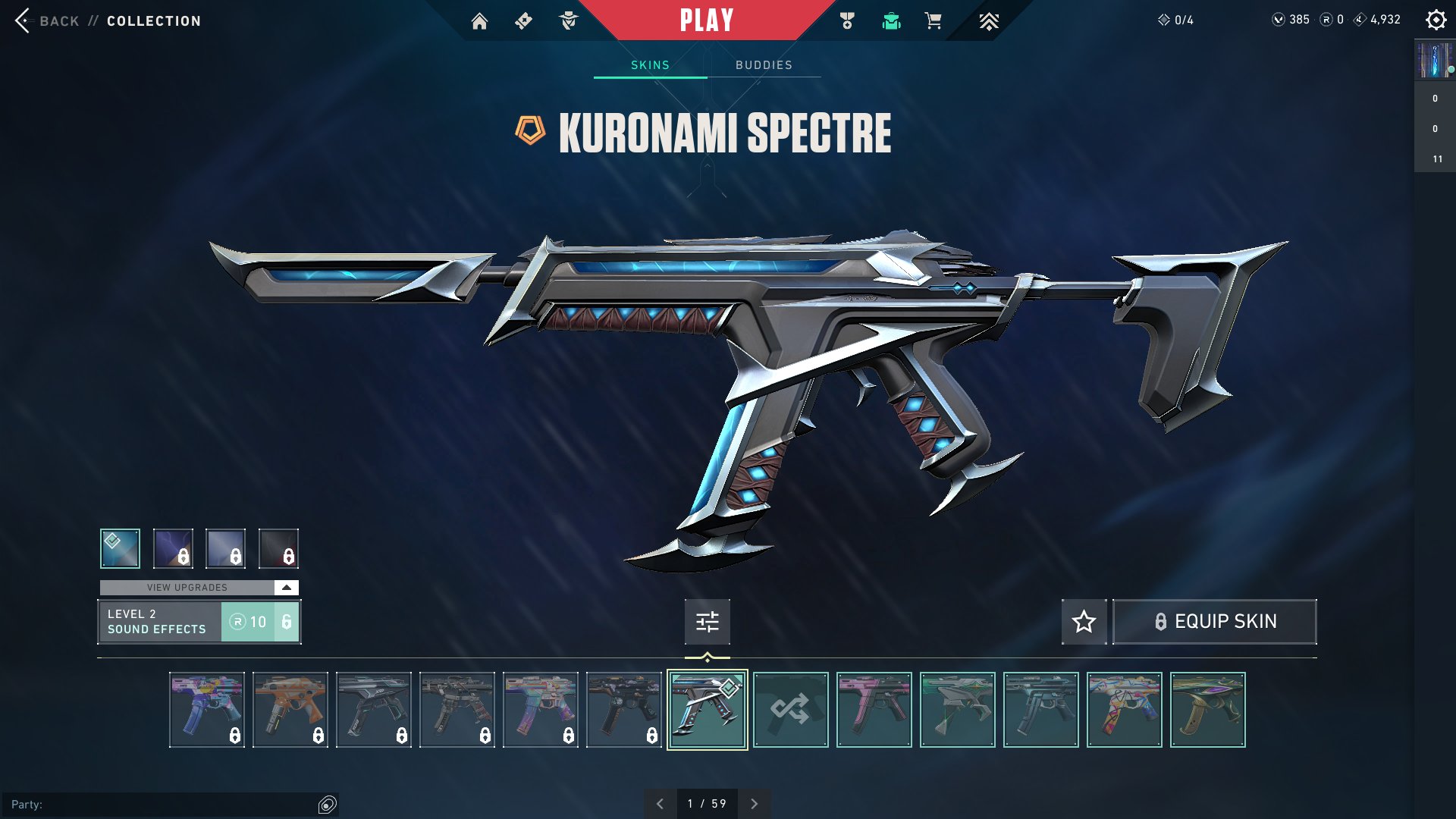Open the settings gear
1456x819 pixels.
click(1436, 20)
